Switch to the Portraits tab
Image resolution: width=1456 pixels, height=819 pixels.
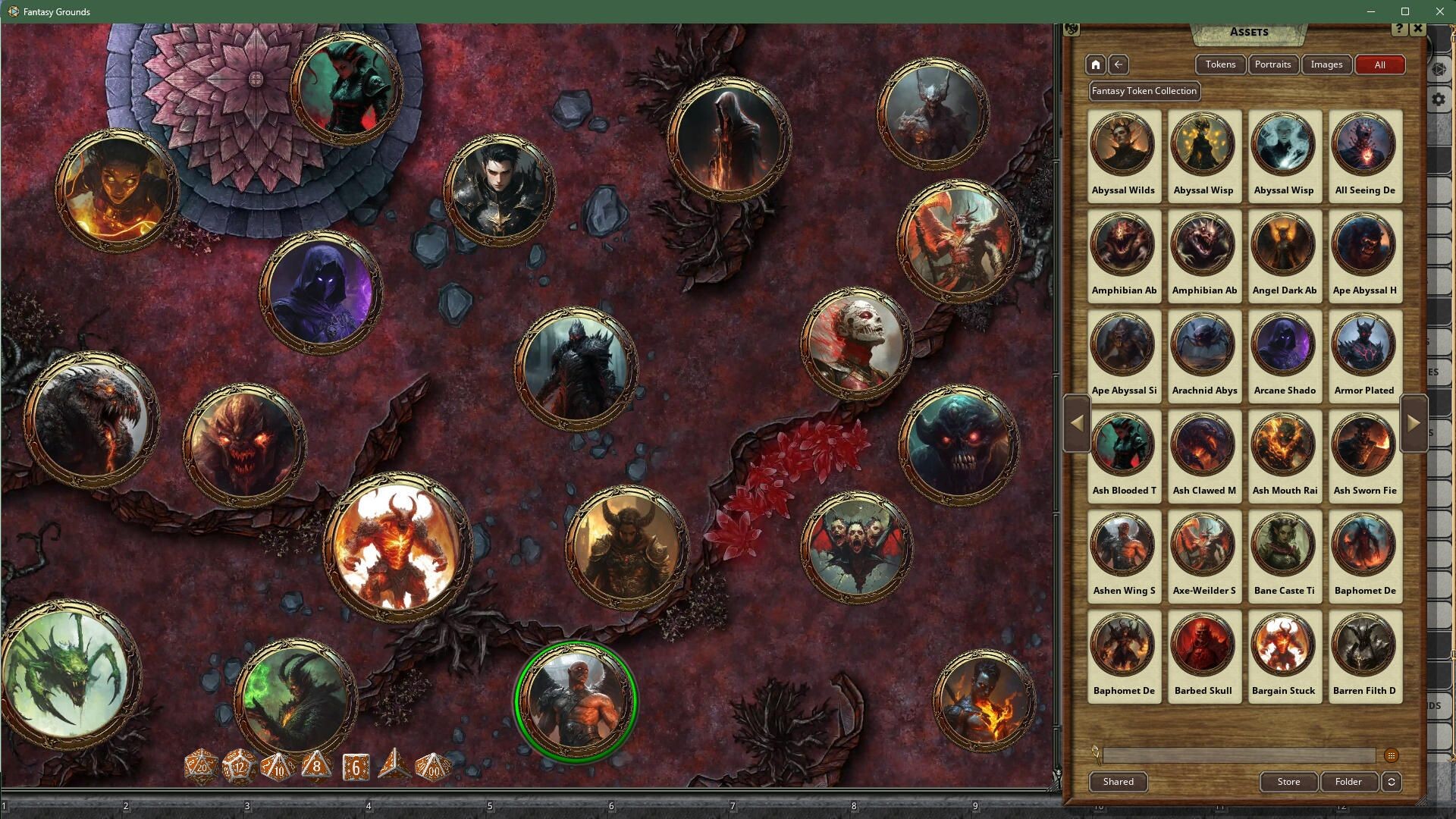point(1273,64)
